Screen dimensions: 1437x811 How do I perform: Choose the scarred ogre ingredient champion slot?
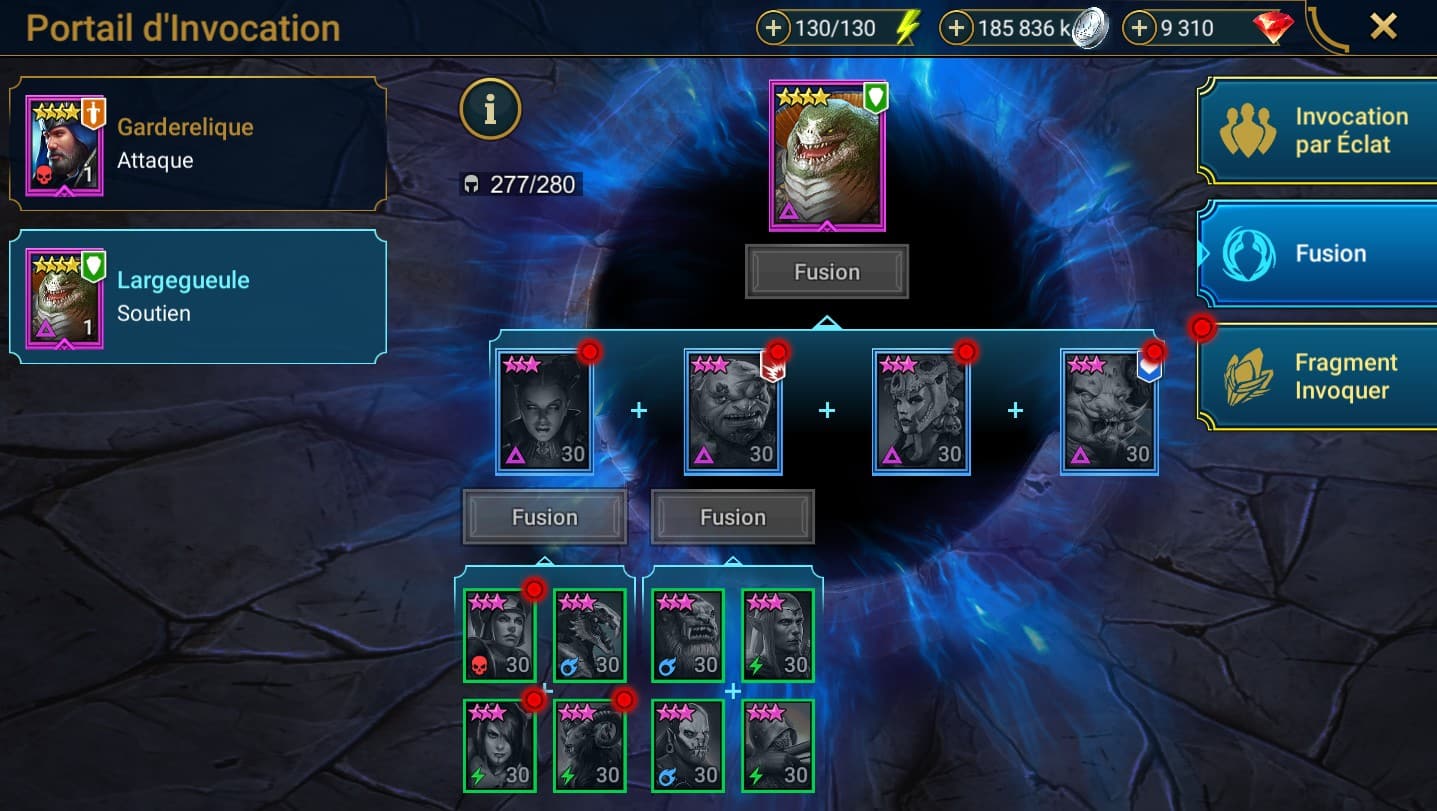(x=733, y=411)
